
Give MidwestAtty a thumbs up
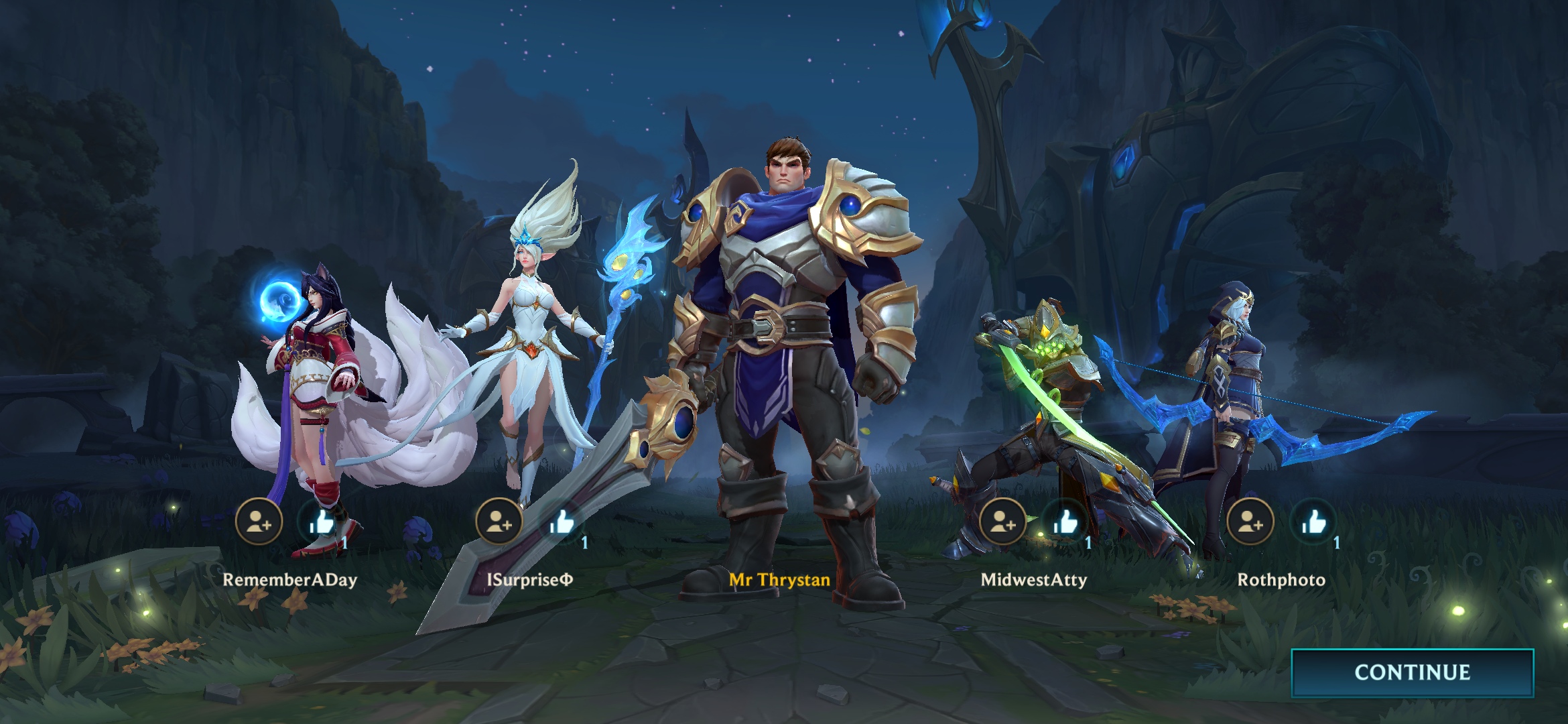1065,522
